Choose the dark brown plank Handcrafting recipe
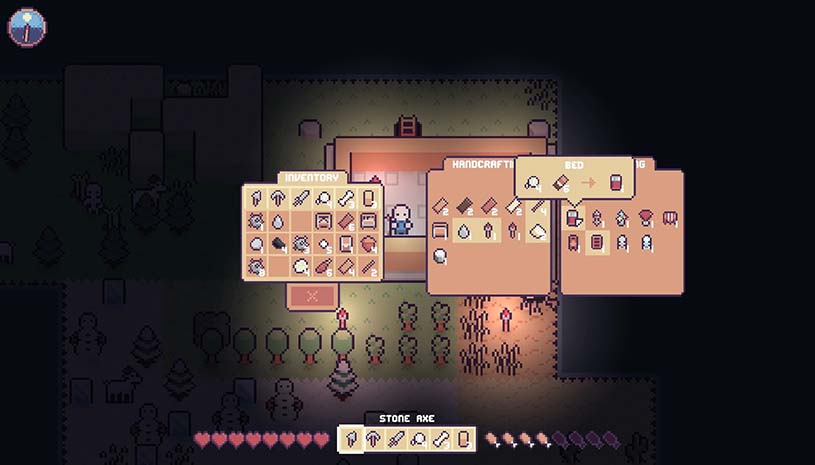The image size is (815, 465). tap(466, 206)
